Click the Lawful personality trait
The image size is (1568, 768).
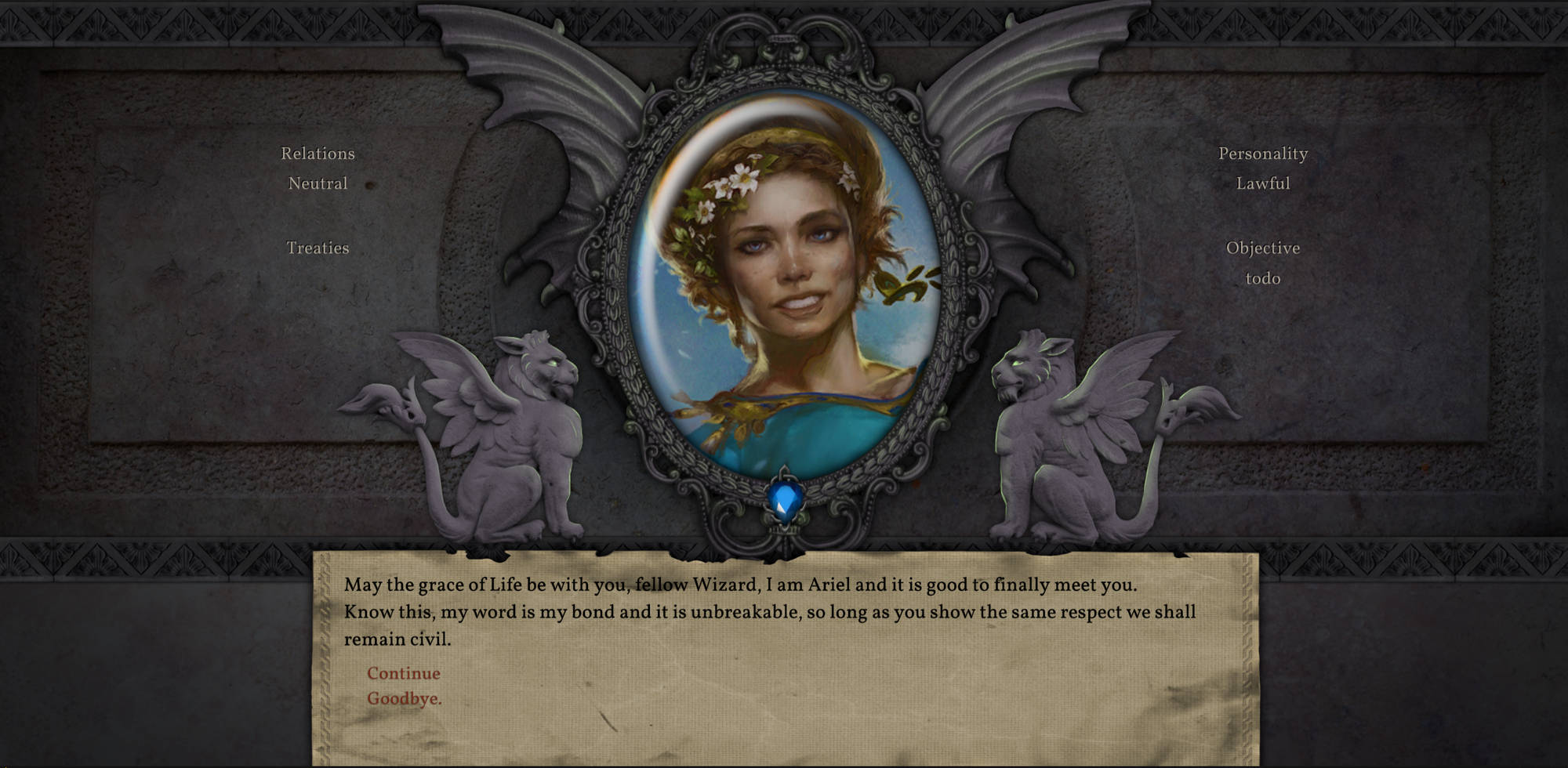(1262, 184)
